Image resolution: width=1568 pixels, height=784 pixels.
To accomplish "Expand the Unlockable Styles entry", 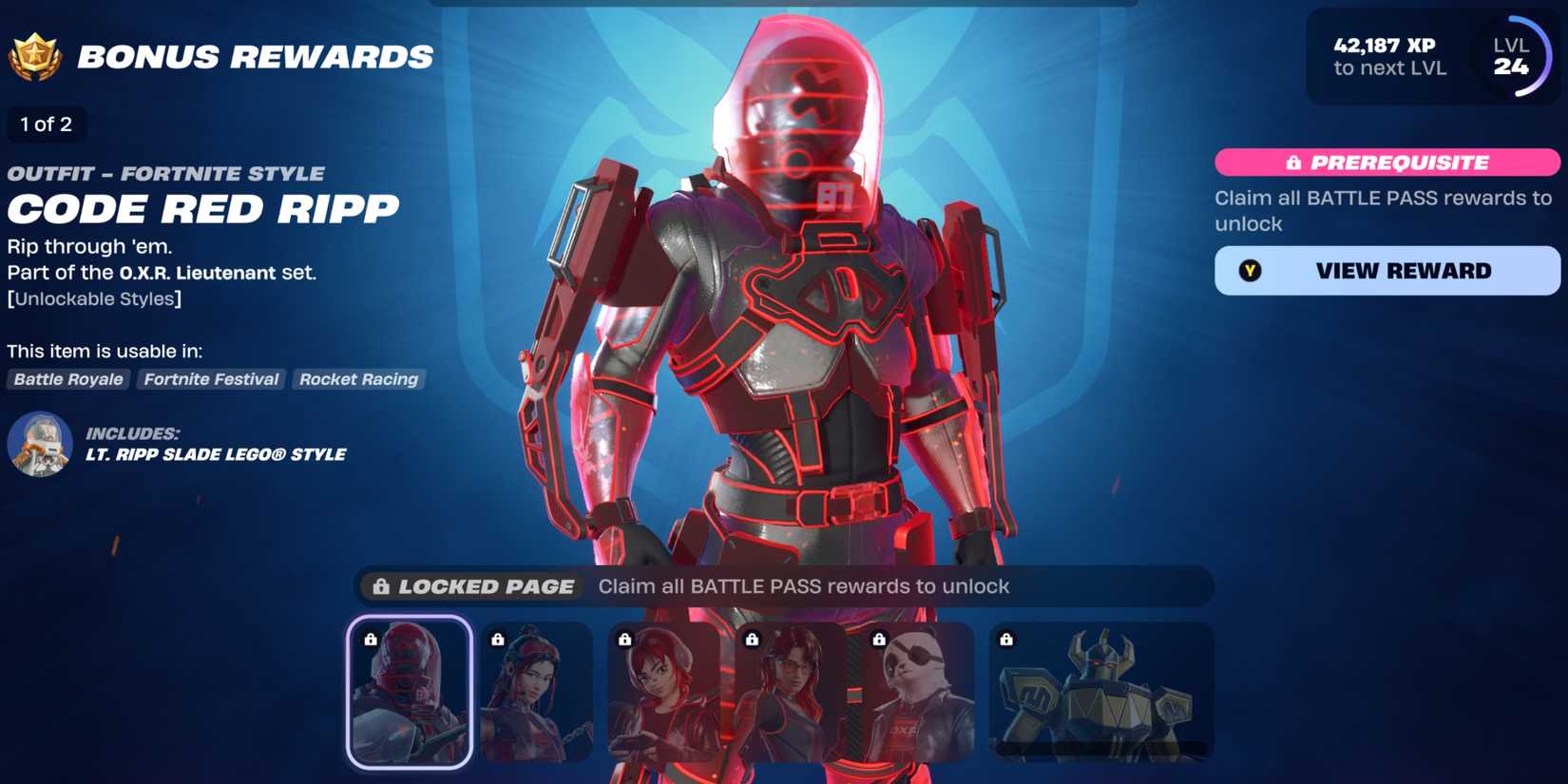I will [x=95, y=298].
